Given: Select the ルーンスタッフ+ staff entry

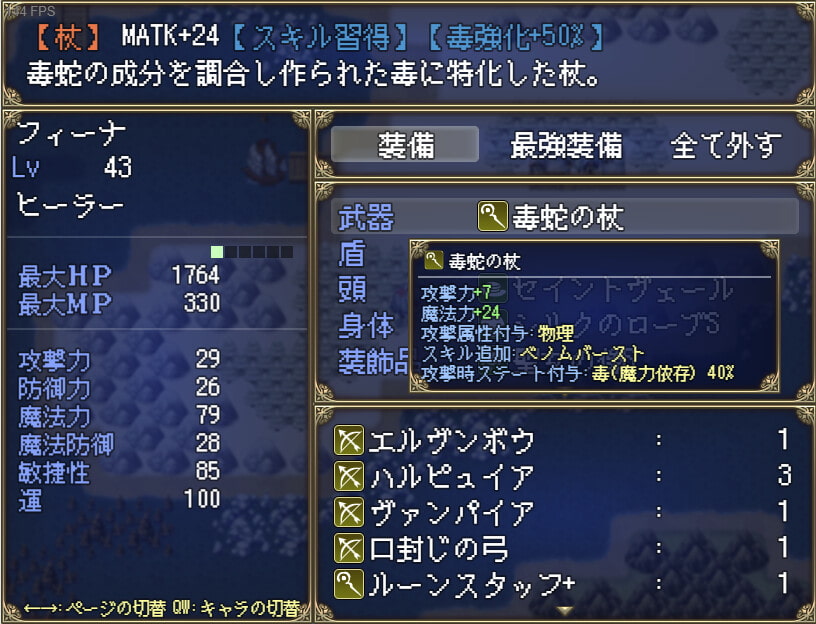Looking at the screenshot, I should (564, 584).
